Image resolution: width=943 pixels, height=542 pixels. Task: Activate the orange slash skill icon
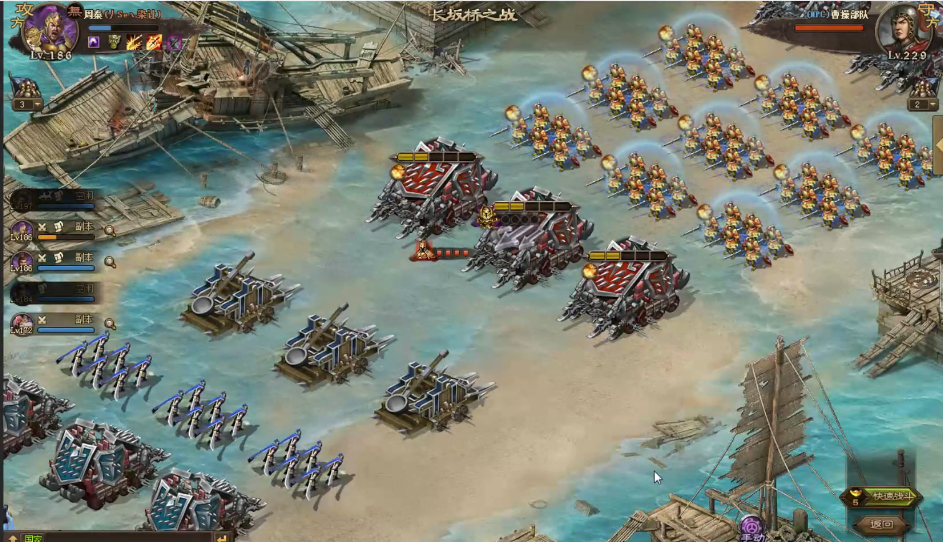pyautogui.click(x=154, y=42)
